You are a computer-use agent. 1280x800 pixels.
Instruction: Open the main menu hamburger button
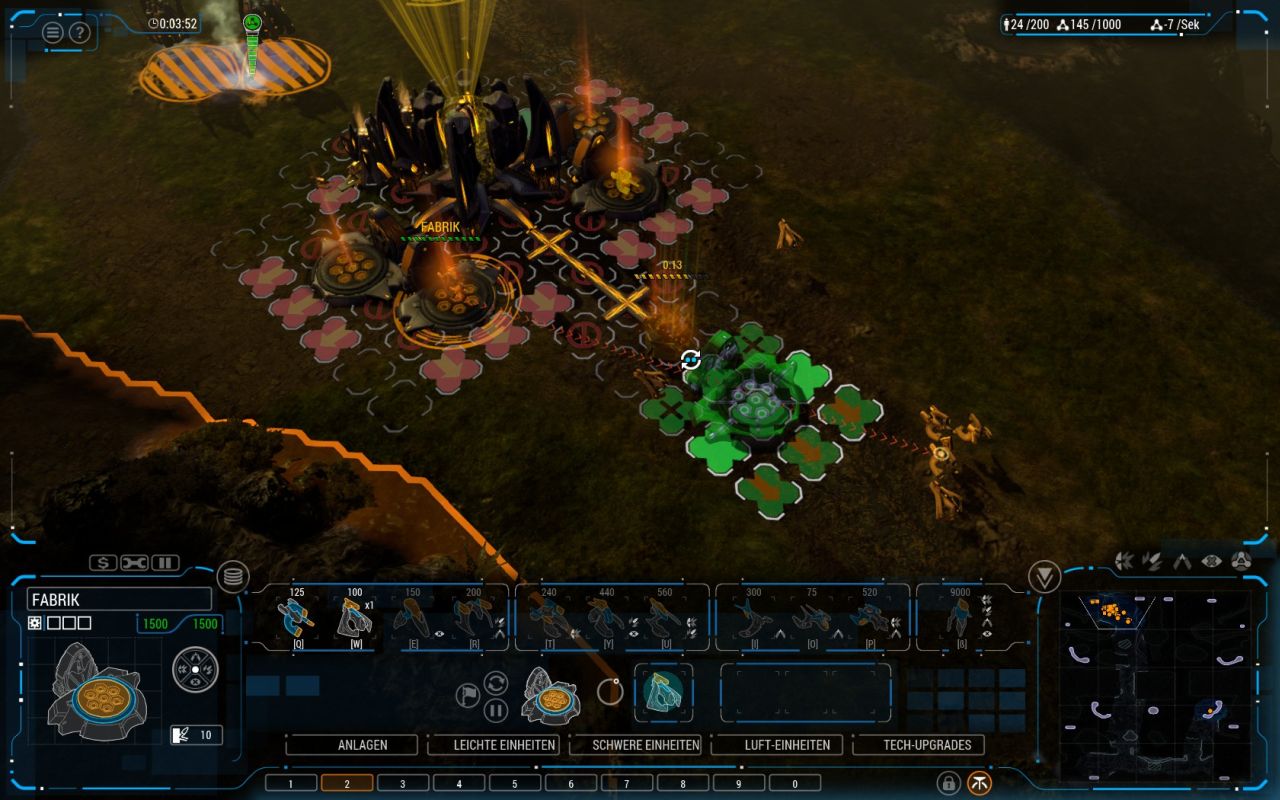click(x=52, y=32)
